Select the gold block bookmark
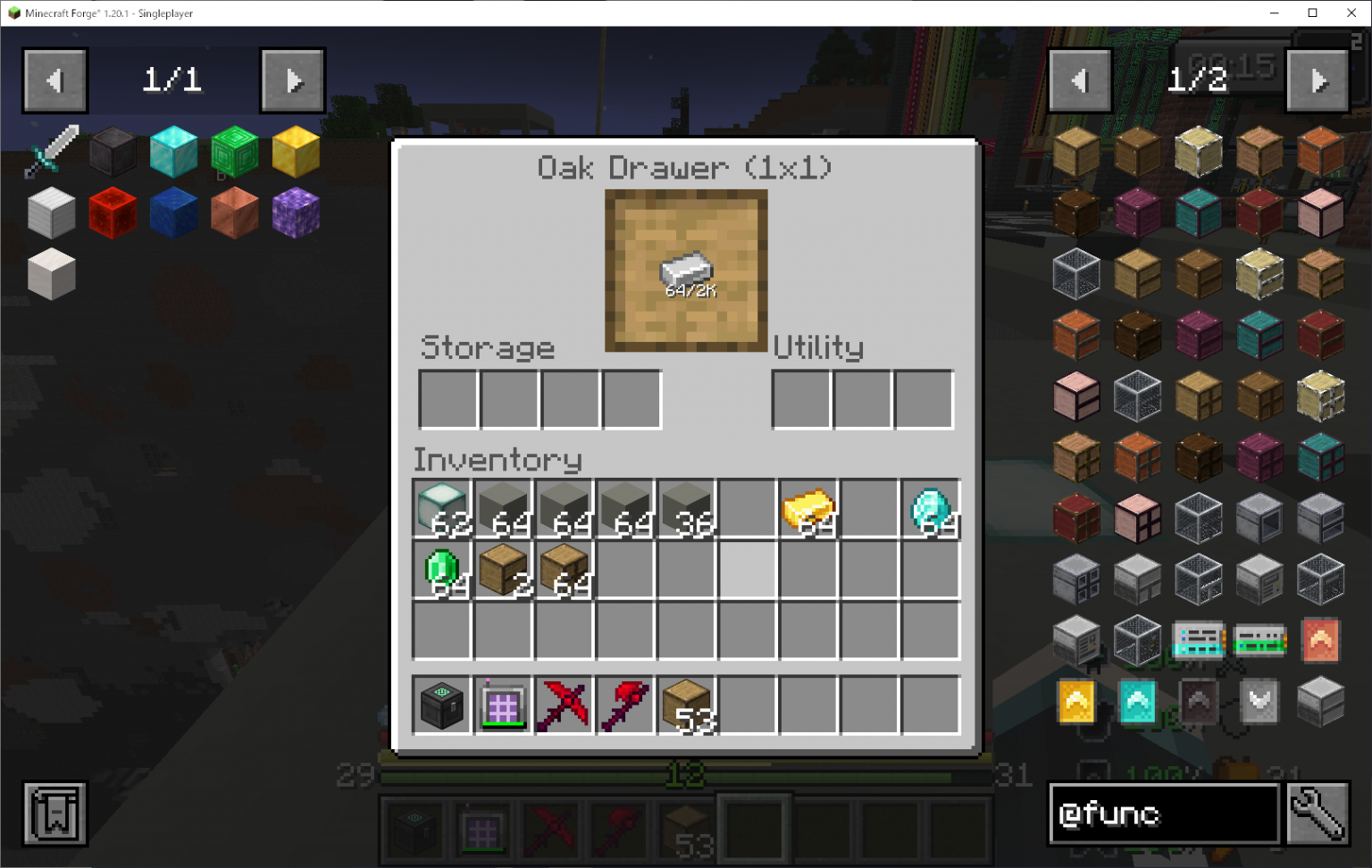 click(295, 151)
